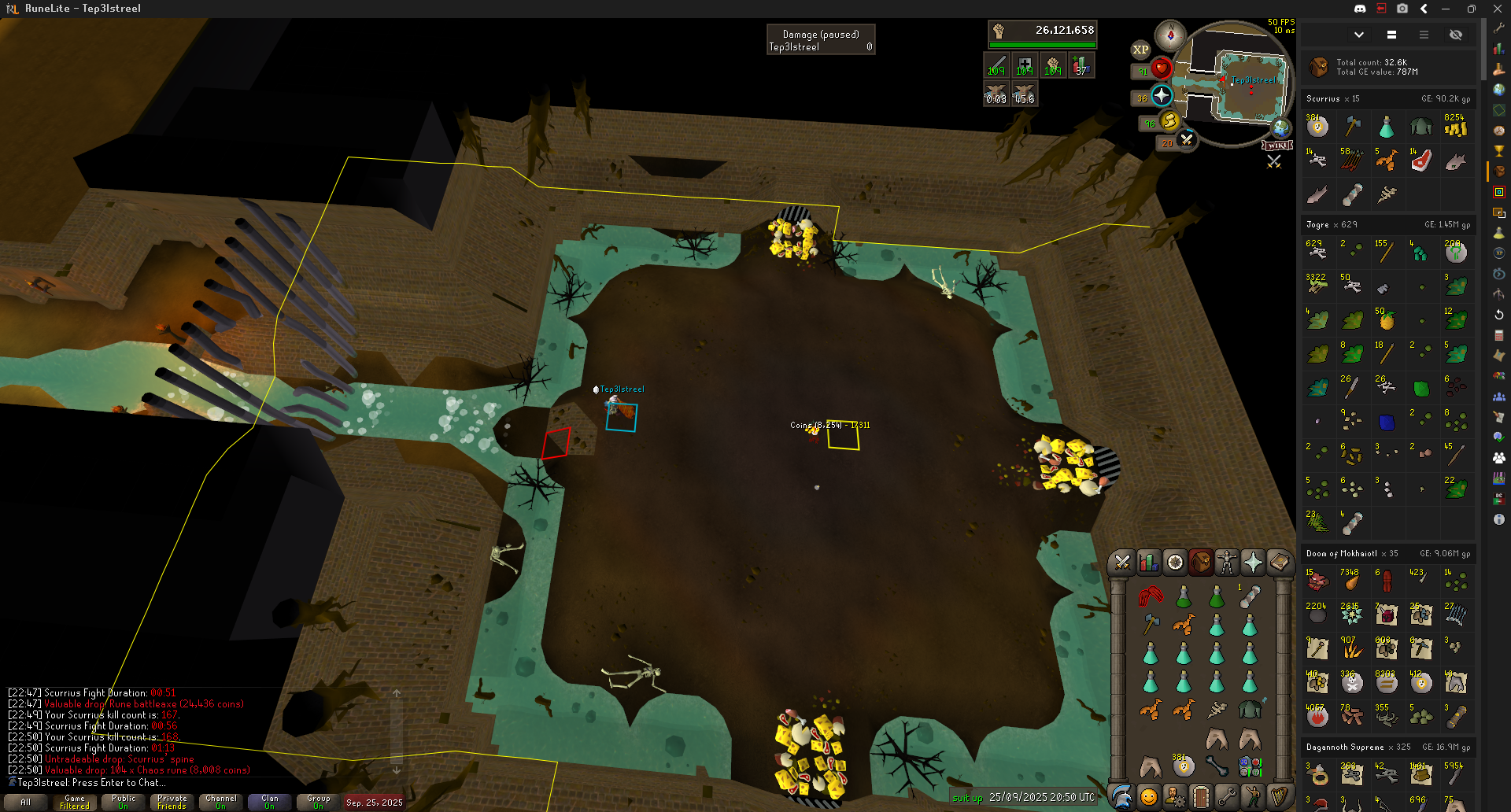Click the compass to face north
Viewport: 1511px width, 812px height.
point(1170,35)
